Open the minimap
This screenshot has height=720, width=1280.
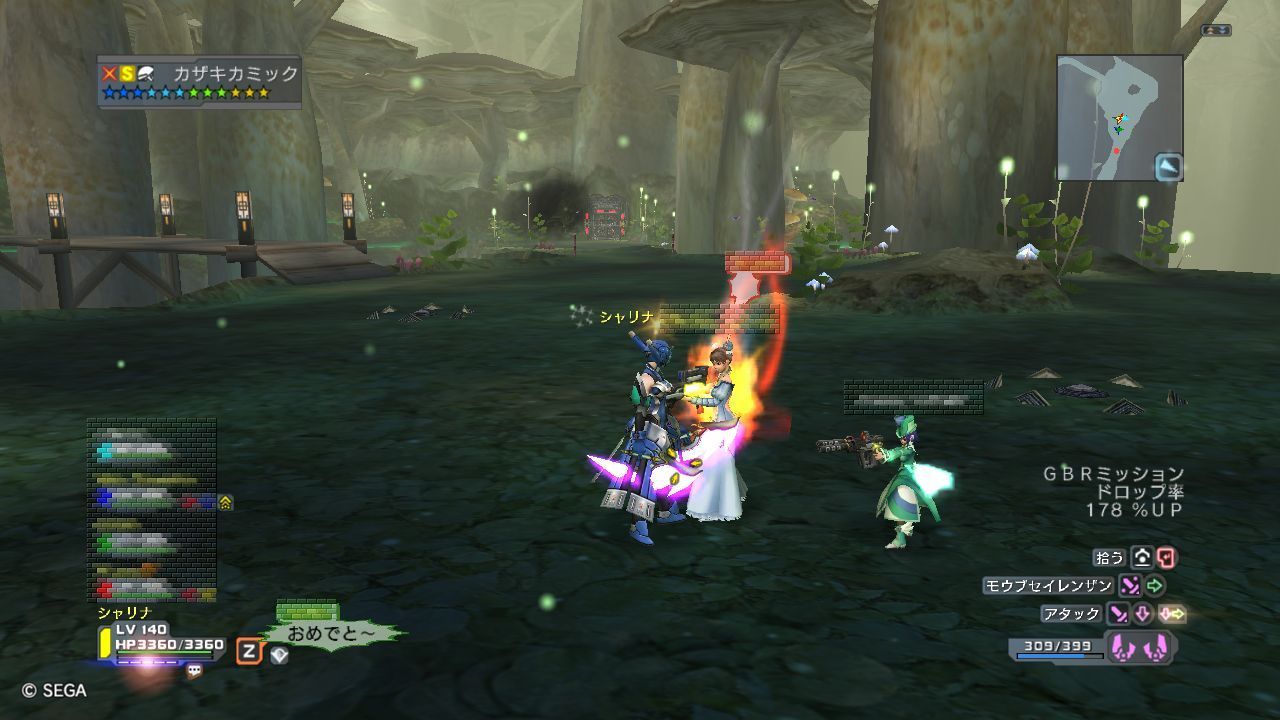coord(1119,117)
